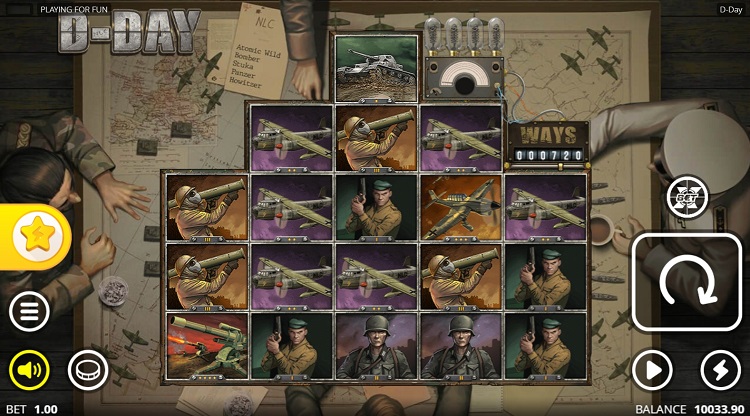Open the yellow star bonus feature tab
The image size is (750, 416).
click(34, 236)
